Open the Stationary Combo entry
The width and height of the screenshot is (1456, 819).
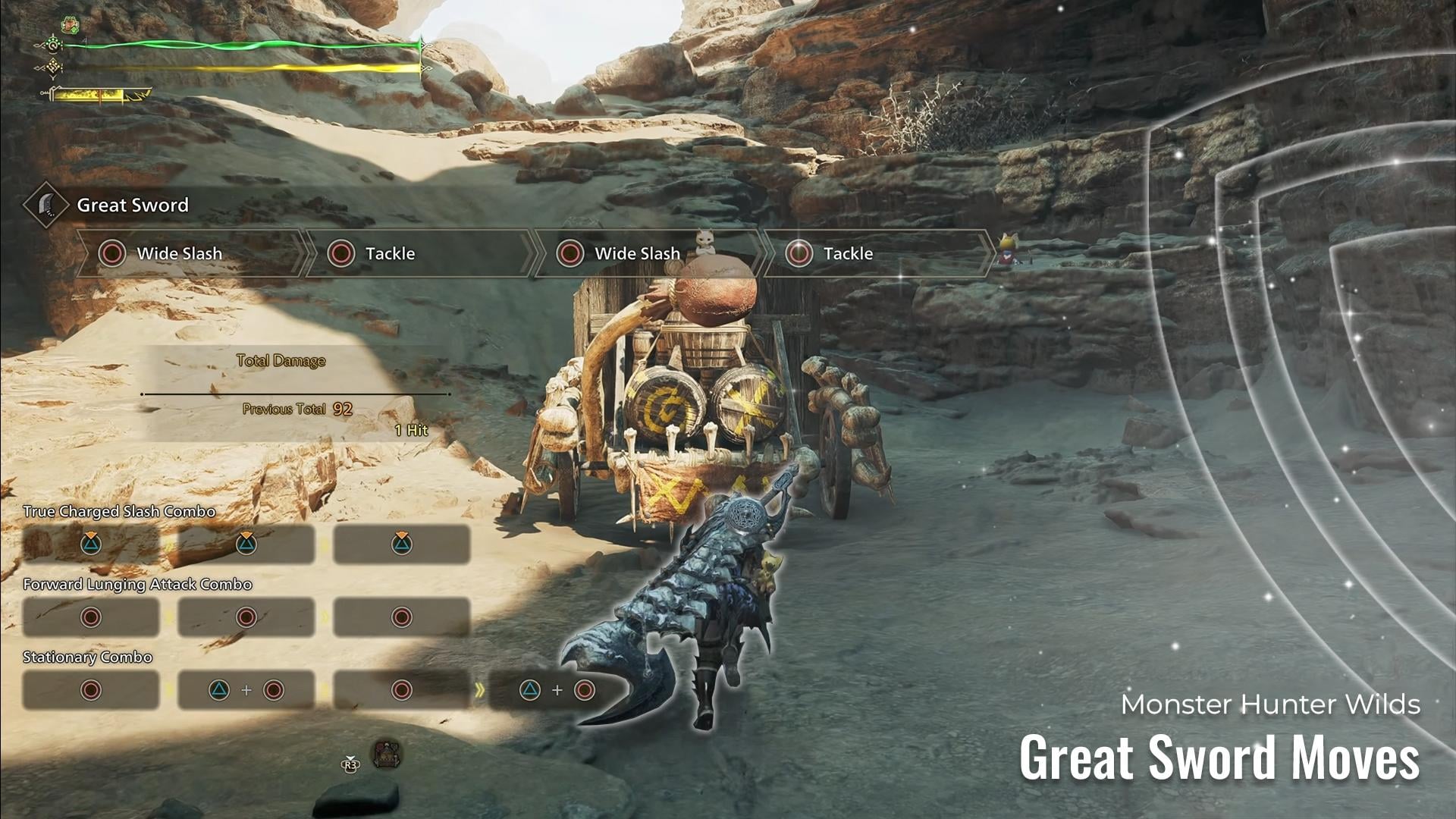click(x=87, y=657)
